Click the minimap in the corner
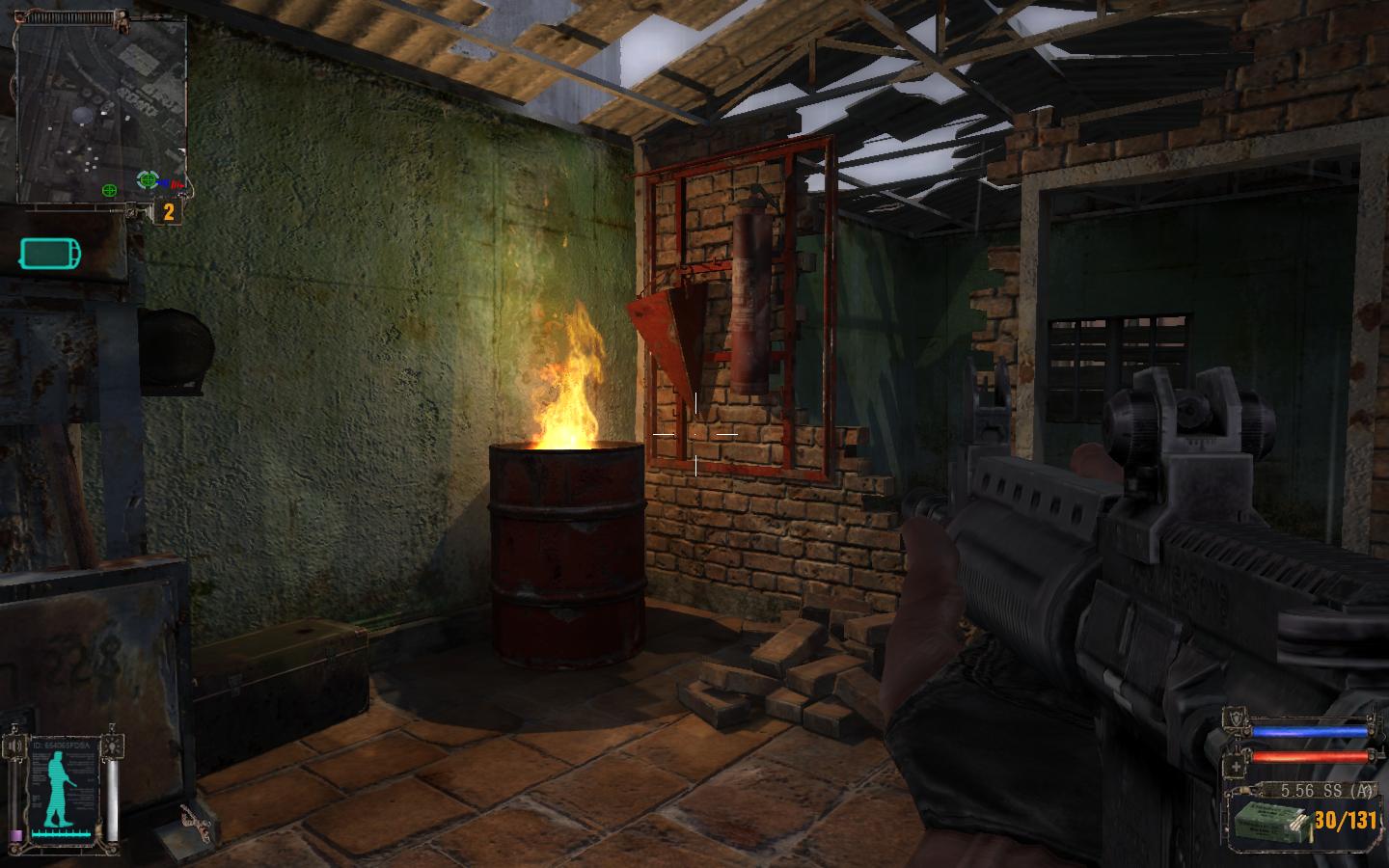The height and width of the screenshot is (868, 1389). pyautogui.click(x=101, y=106)
